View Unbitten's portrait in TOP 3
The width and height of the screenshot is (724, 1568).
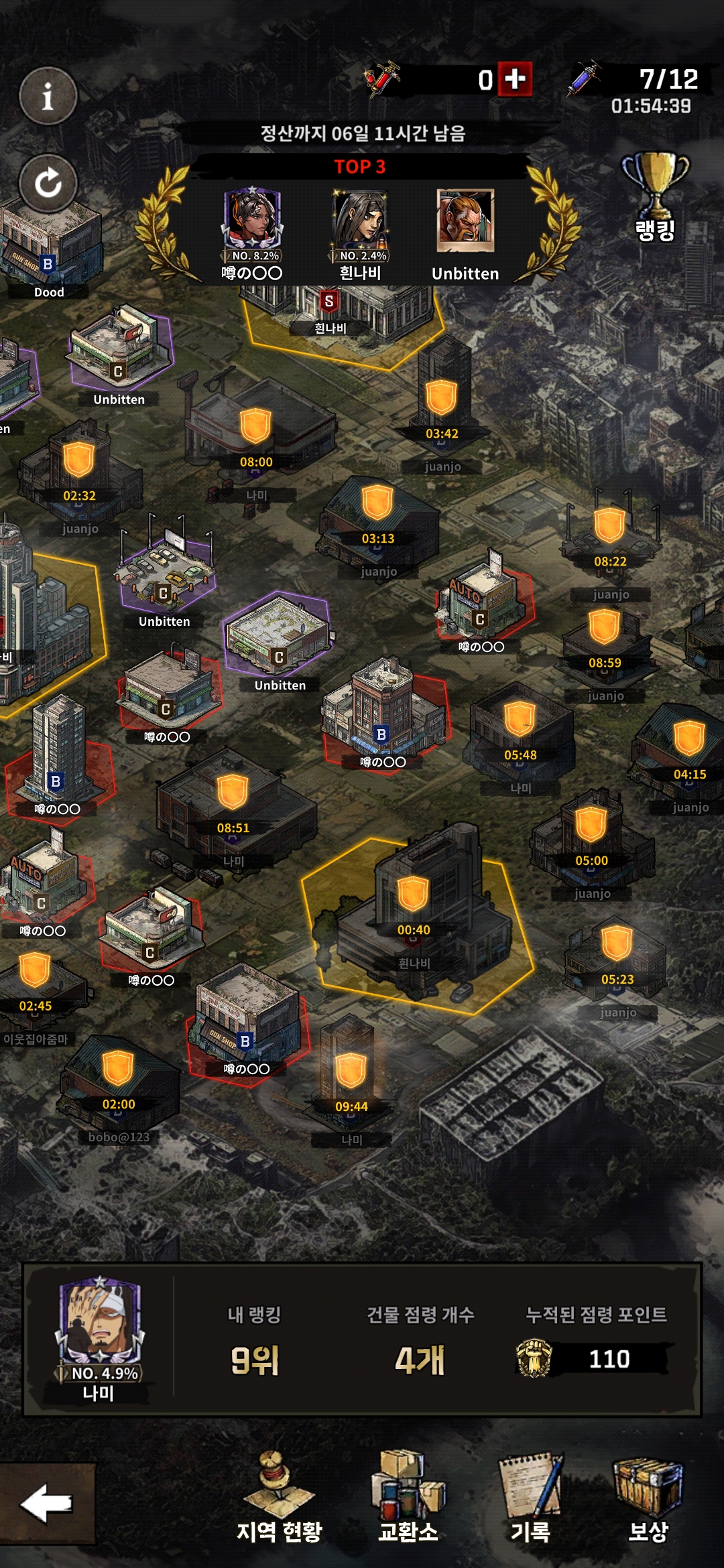click(465, 221)
